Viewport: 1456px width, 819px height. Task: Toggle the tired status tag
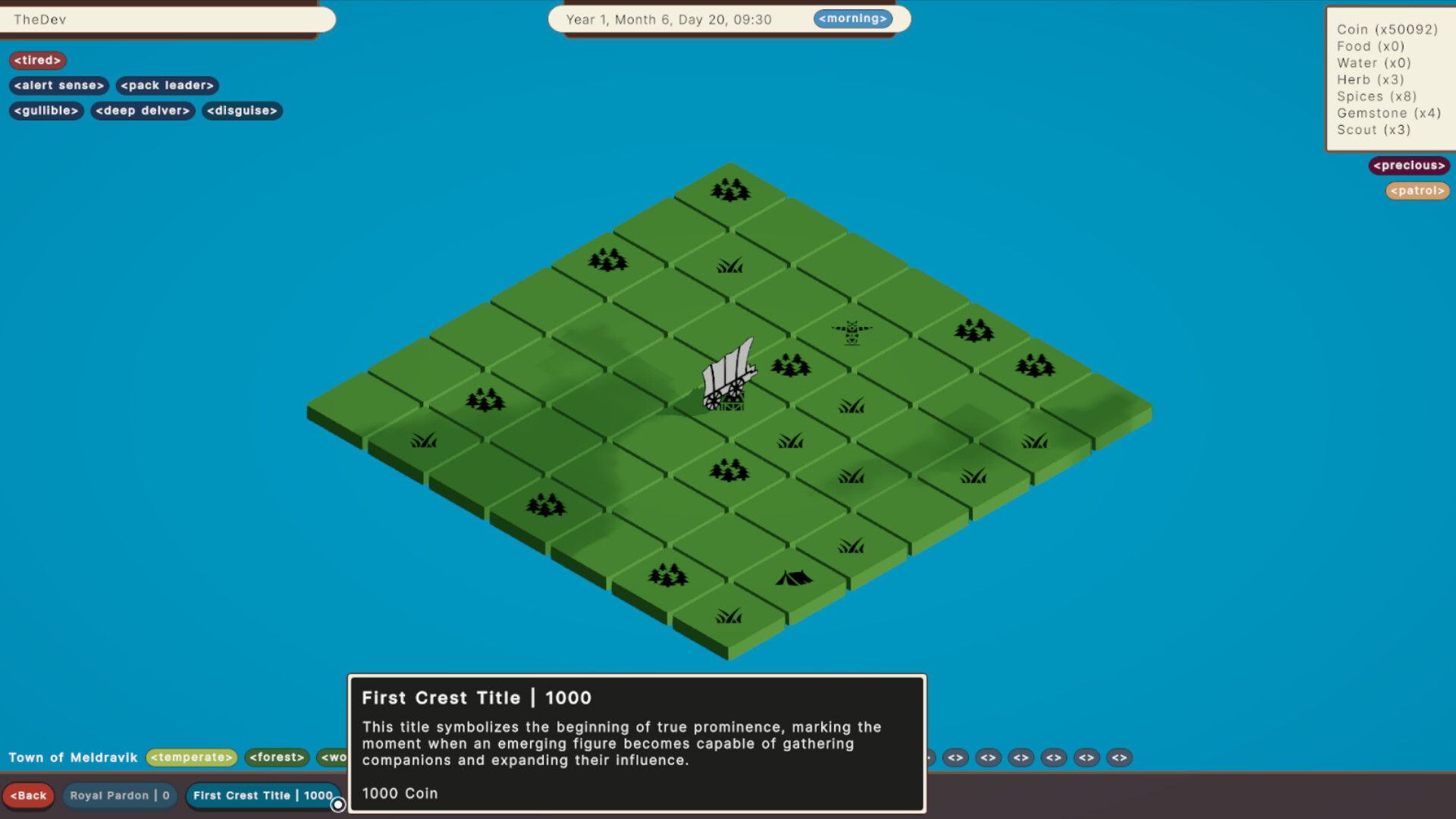37,60
